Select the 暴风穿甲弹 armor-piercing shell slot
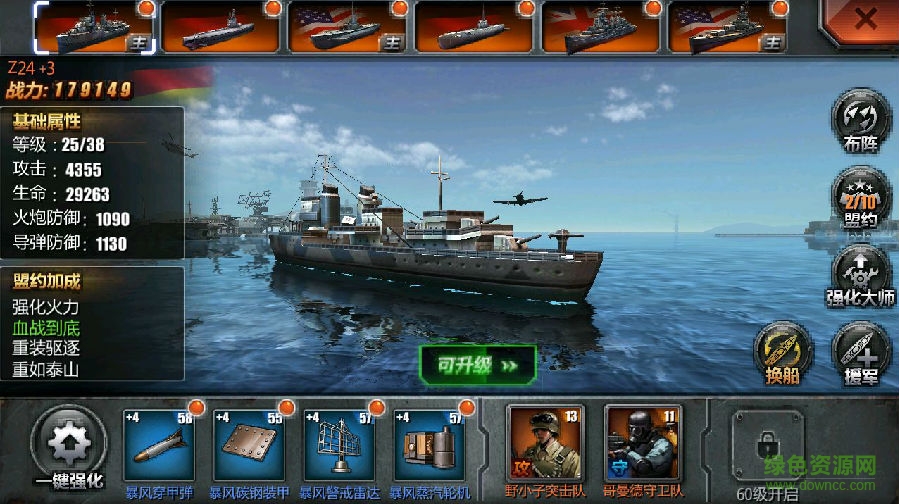Screen dimensions: 899x504 (158, 445)
